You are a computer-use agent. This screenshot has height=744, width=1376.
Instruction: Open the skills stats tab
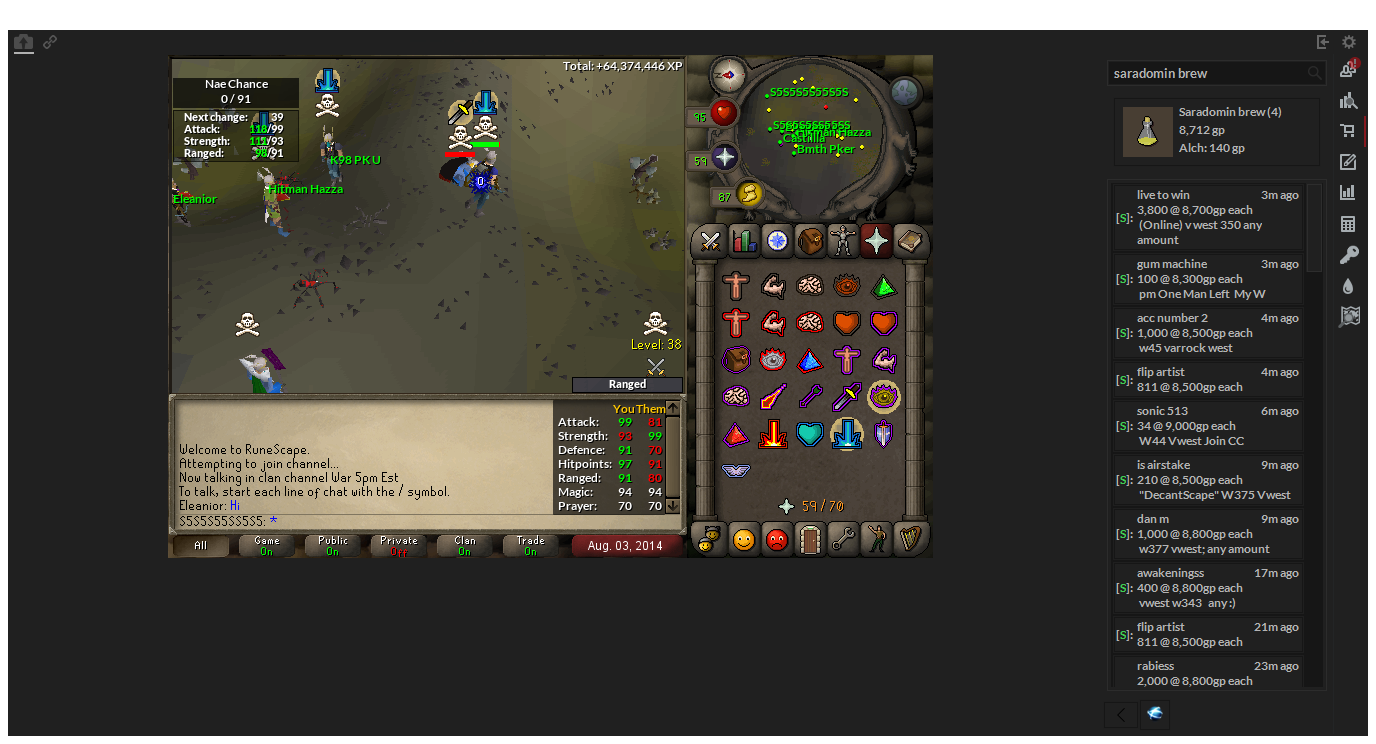point(742,241)
